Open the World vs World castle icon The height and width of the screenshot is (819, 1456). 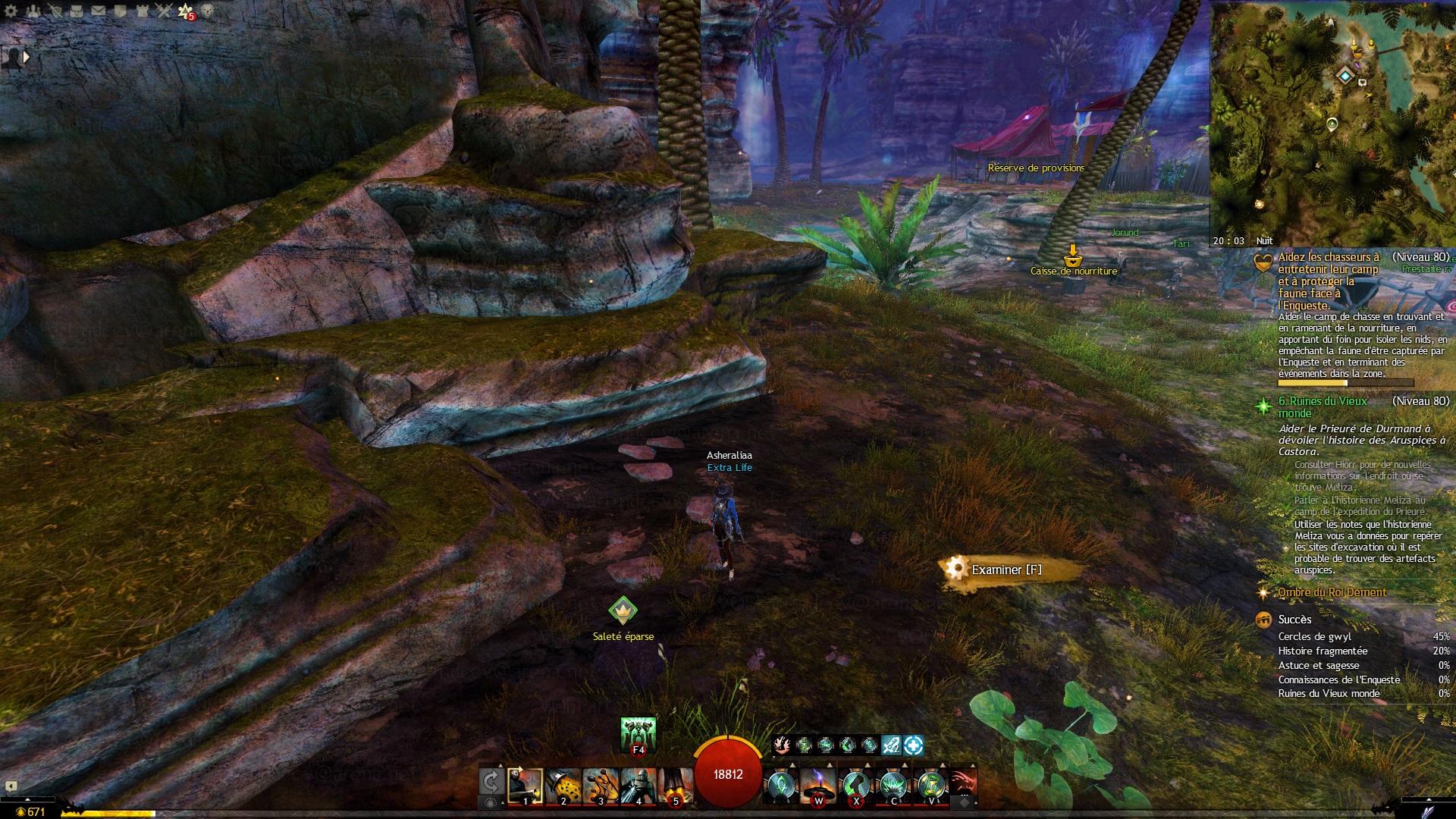(x=143, y=11)
